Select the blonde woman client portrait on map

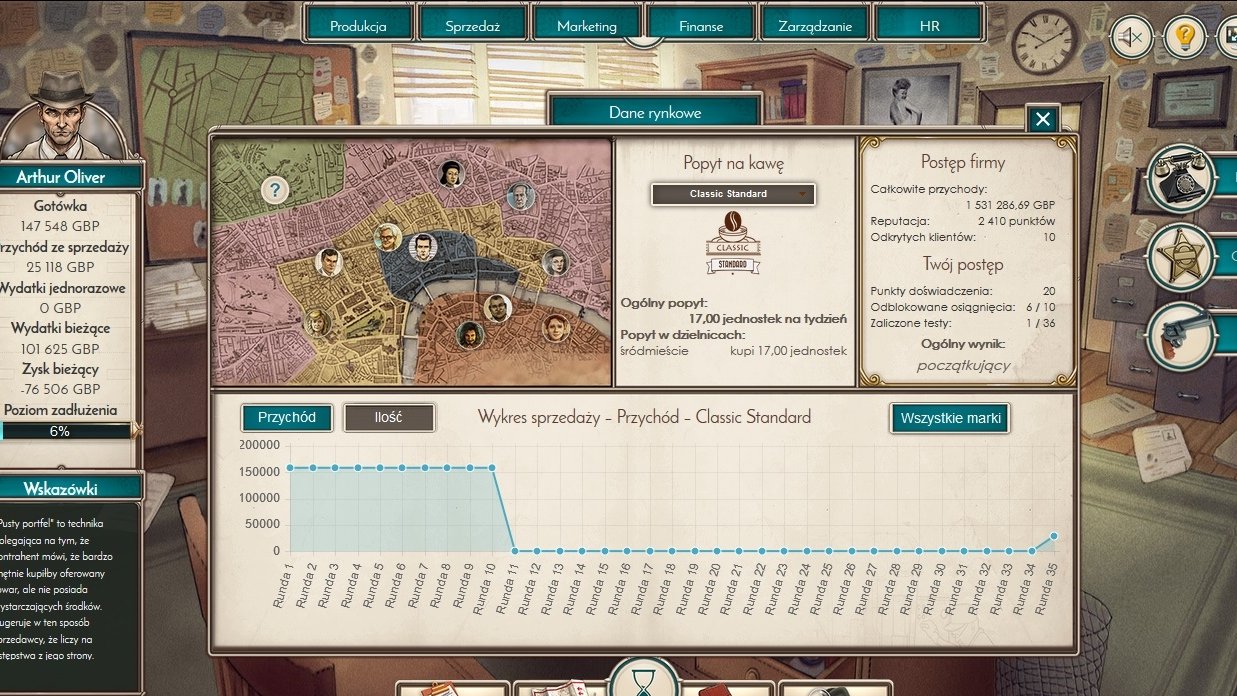(317, 322)
